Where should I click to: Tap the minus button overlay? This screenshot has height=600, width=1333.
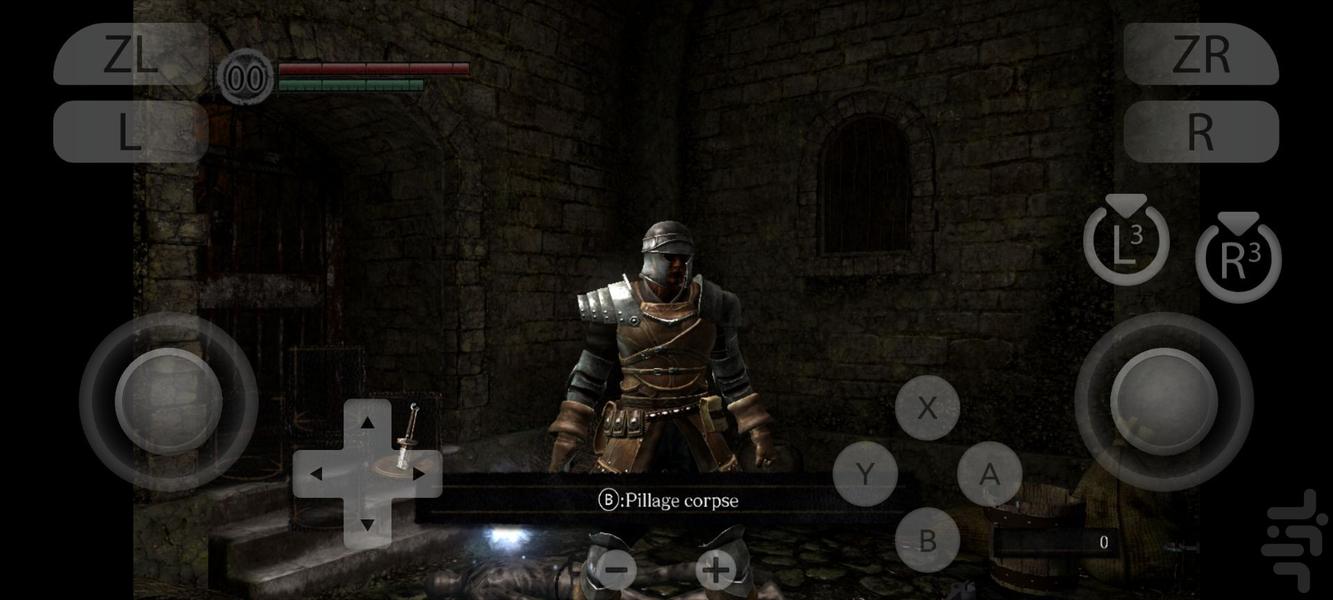point(617,571)
